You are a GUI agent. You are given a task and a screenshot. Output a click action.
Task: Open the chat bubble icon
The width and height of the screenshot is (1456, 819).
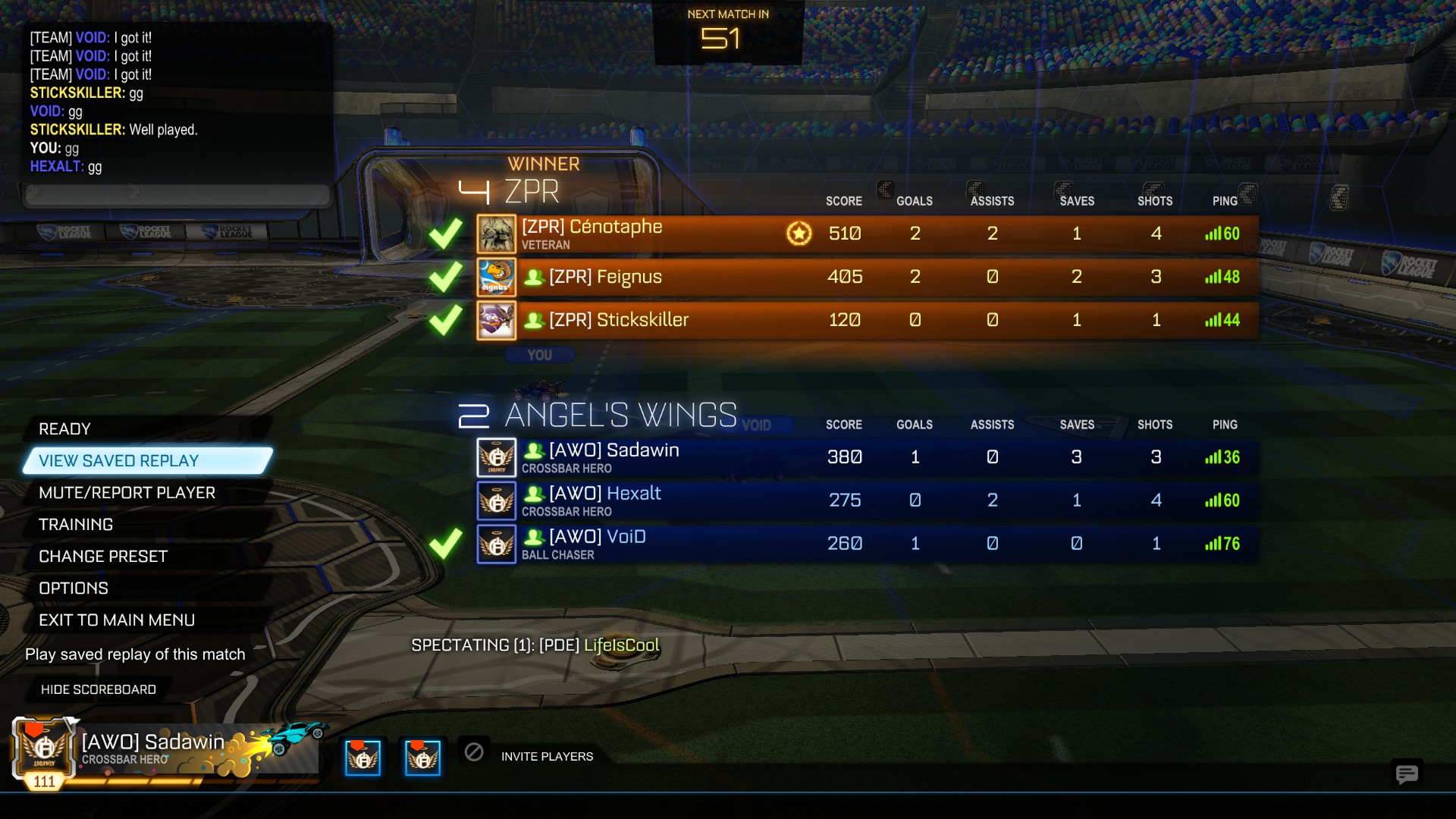click(1407, 773)
